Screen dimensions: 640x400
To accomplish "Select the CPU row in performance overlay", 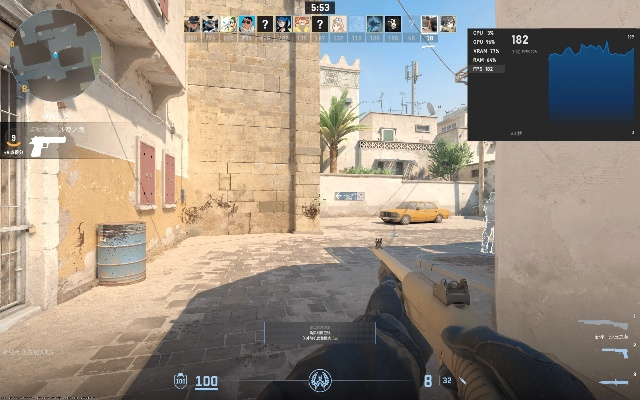I will (x=488, y=33).
